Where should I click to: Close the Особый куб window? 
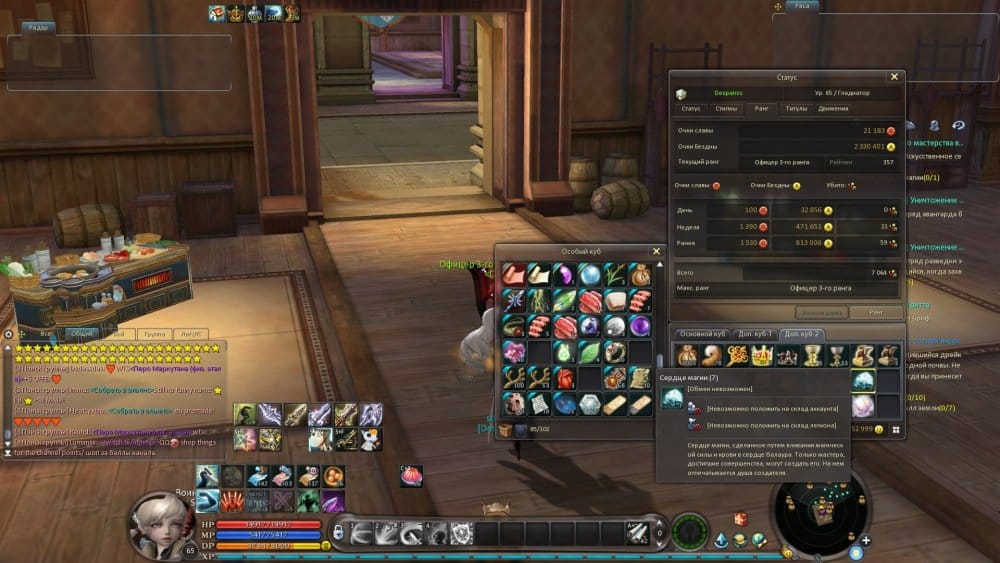pos(657,251)
